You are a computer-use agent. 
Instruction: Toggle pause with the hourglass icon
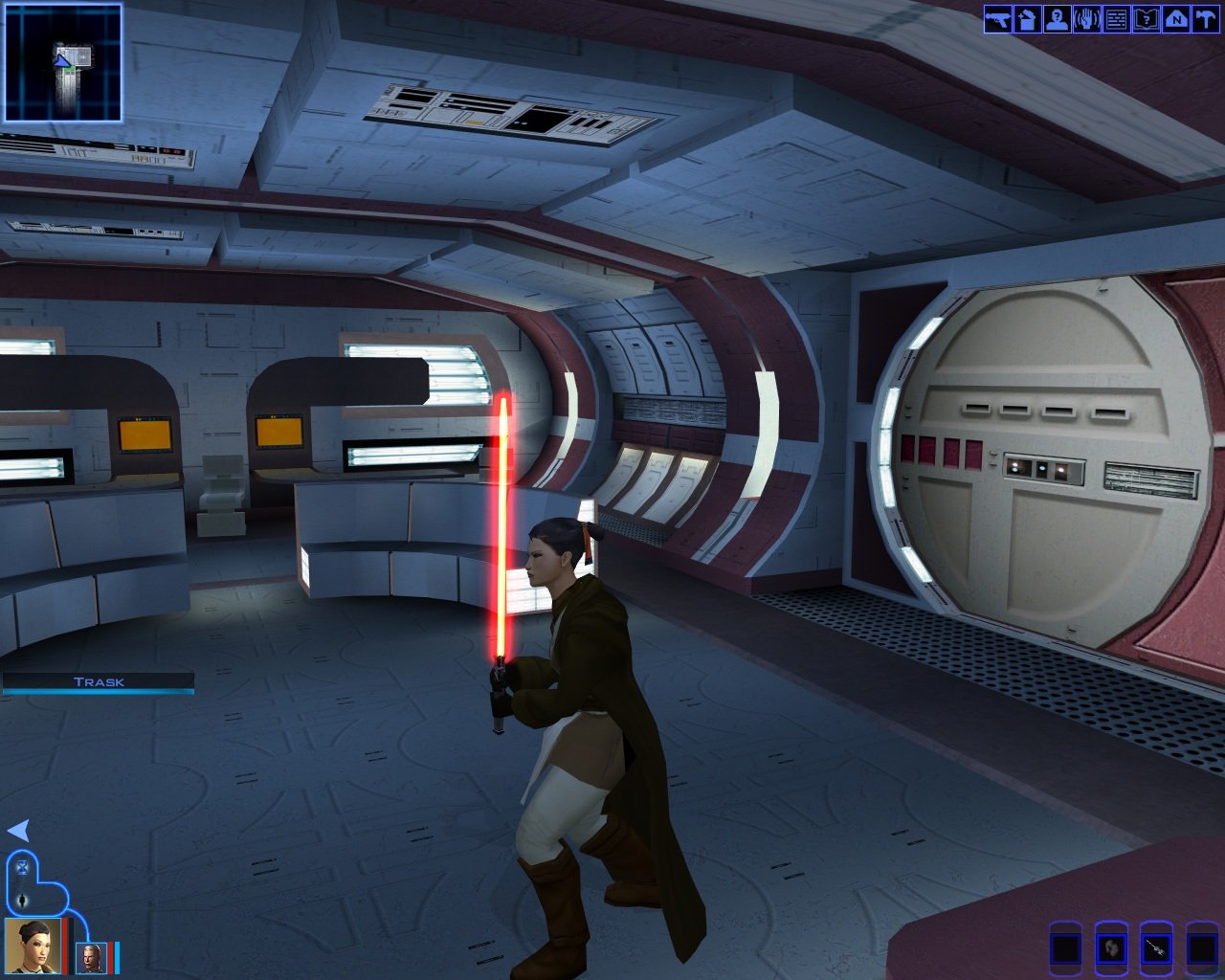[x=23, y=868]
